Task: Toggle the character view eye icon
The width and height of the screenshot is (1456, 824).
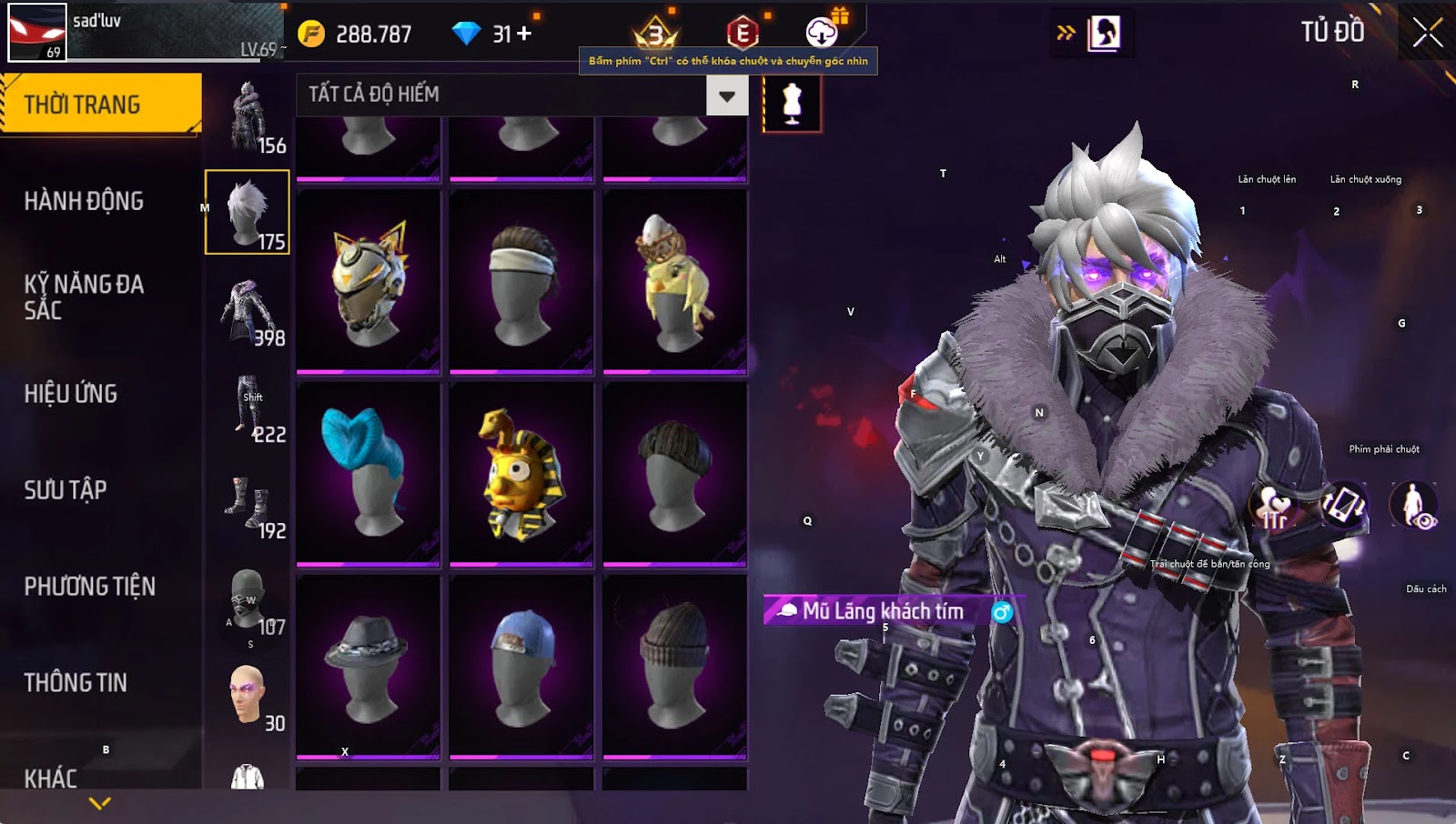Action: click(1414, 506)
